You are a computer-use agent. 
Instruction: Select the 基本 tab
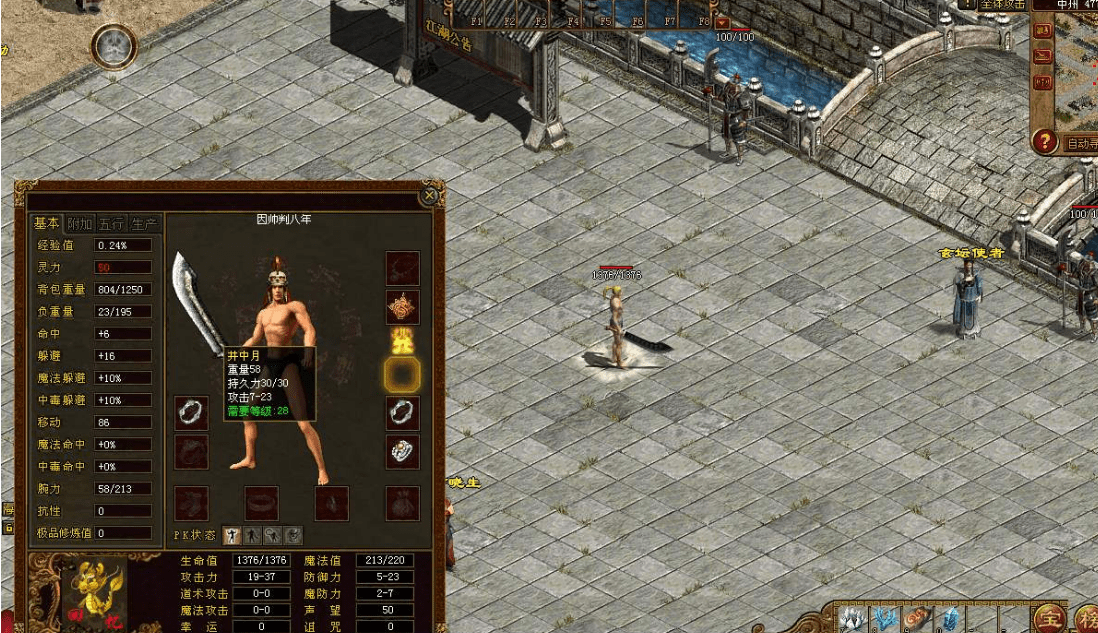46,223
